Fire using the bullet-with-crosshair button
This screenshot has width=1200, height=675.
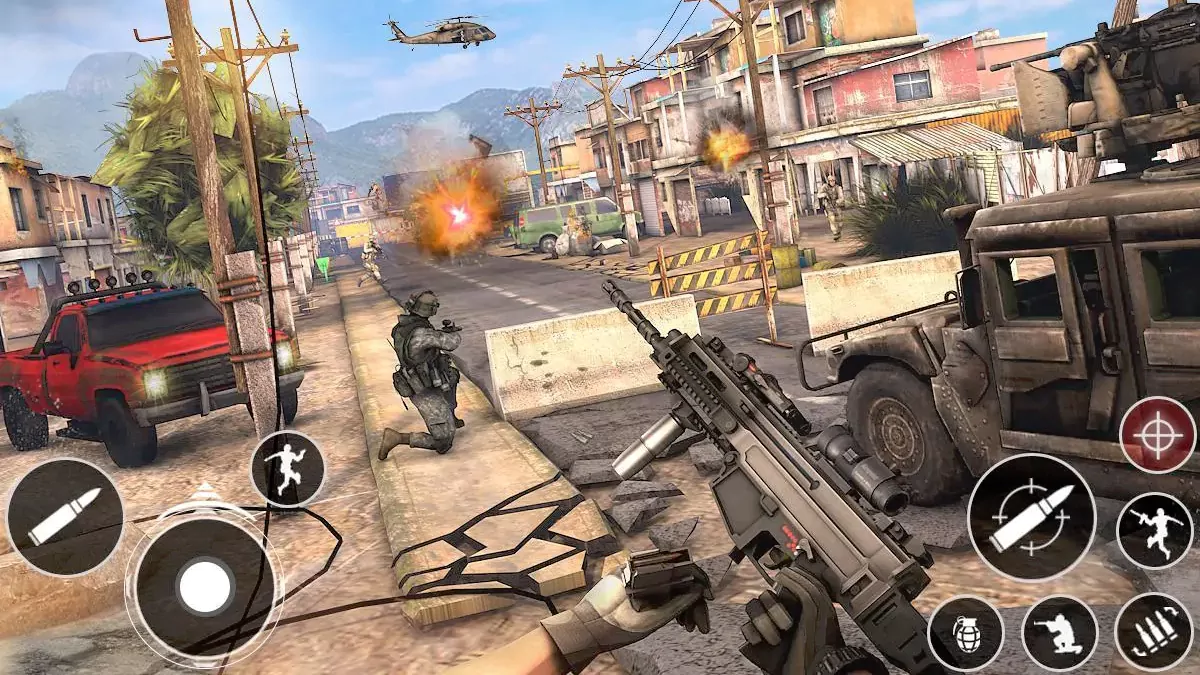(1031, 517)
